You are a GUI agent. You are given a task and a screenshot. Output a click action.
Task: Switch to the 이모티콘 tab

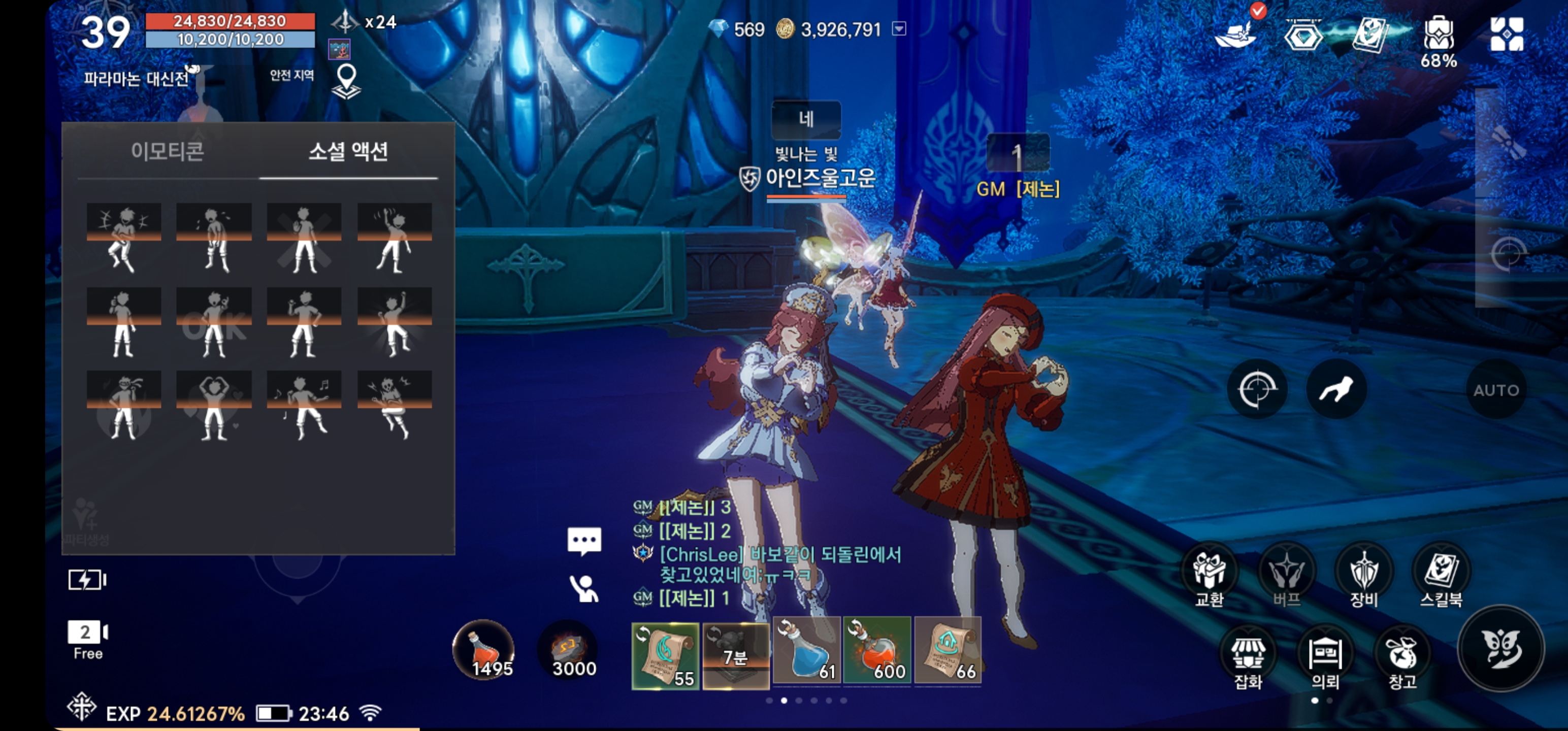click(168, 152)
